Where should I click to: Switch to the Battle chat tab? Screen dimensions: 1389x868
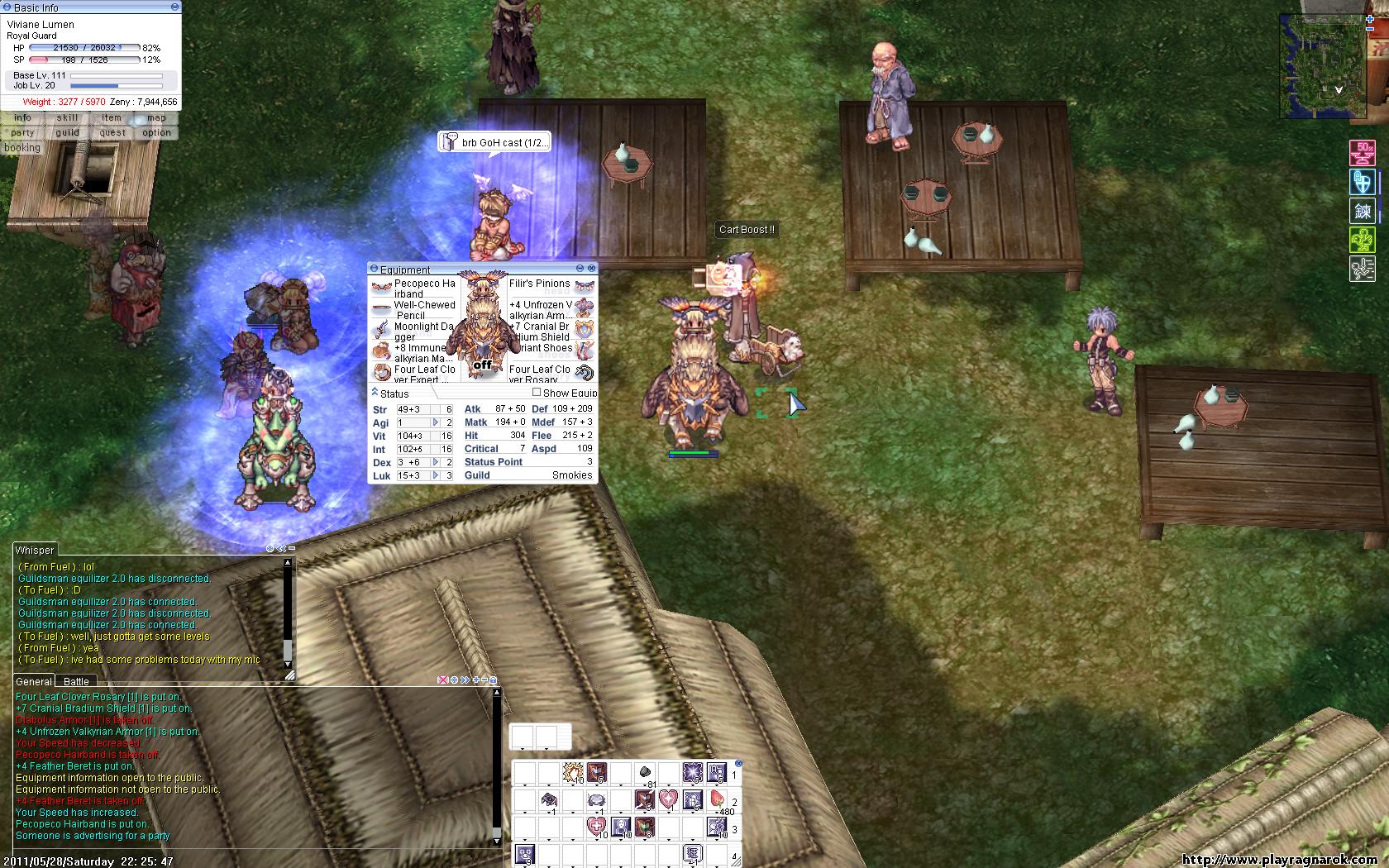click(x=76, y=681)
